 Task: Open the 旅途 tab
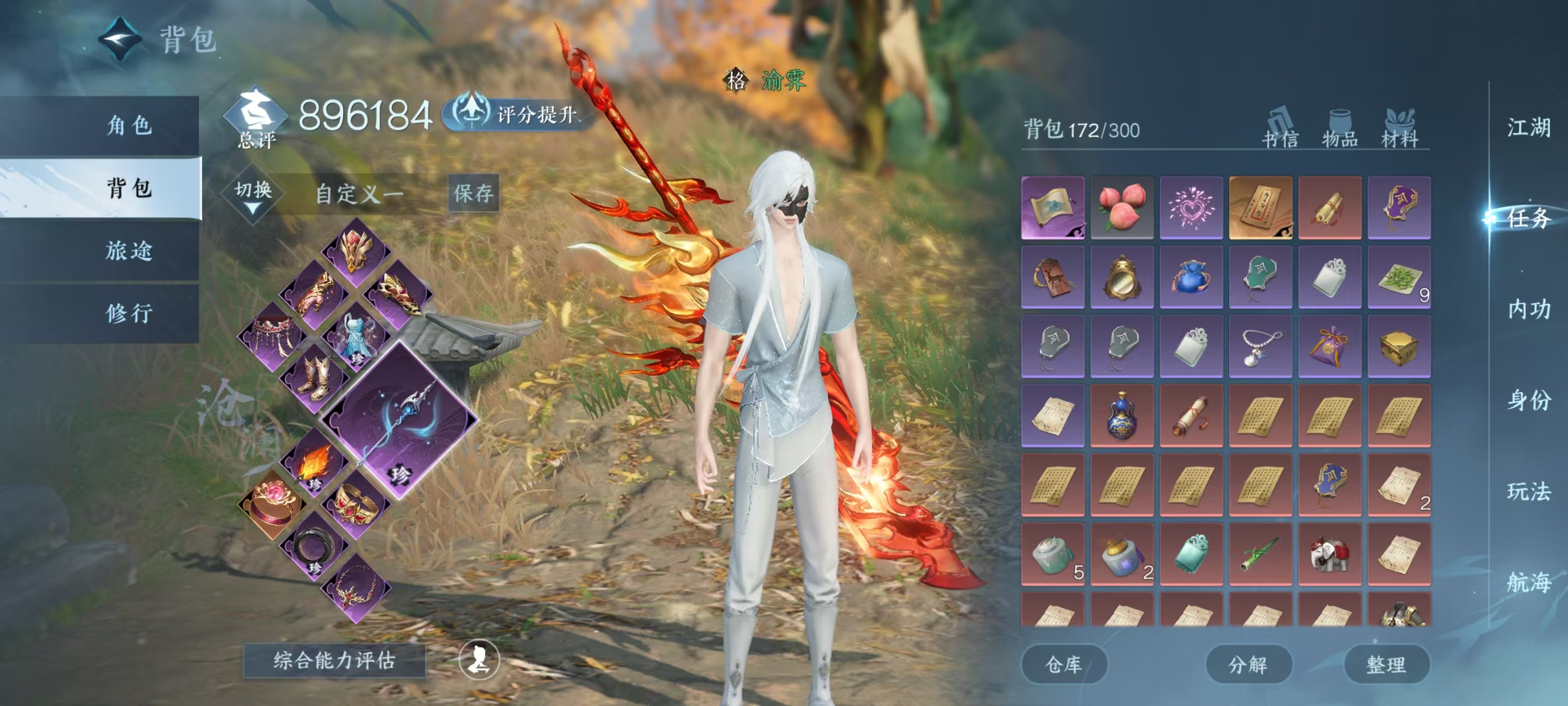tap(128, 250)
